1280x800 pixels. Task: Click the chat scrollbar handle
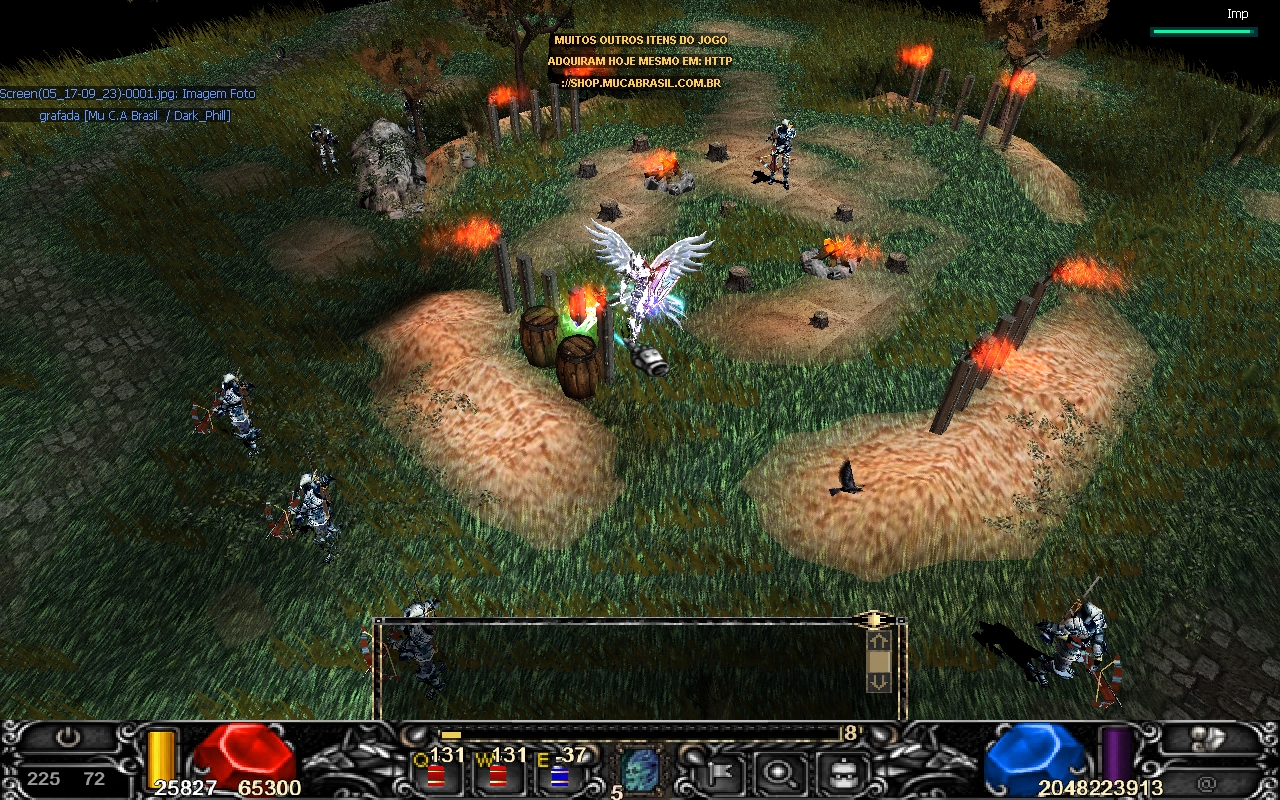click(x=878, y=661)
